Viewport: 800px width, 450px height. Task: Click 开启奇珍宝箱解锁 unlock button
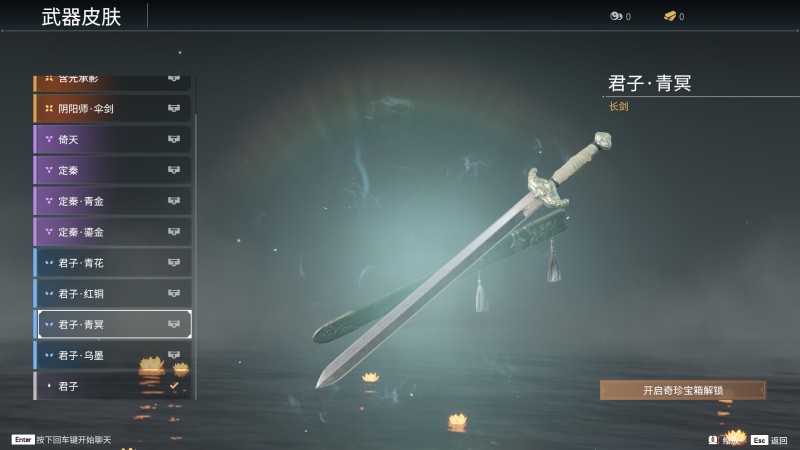[683, 390]
